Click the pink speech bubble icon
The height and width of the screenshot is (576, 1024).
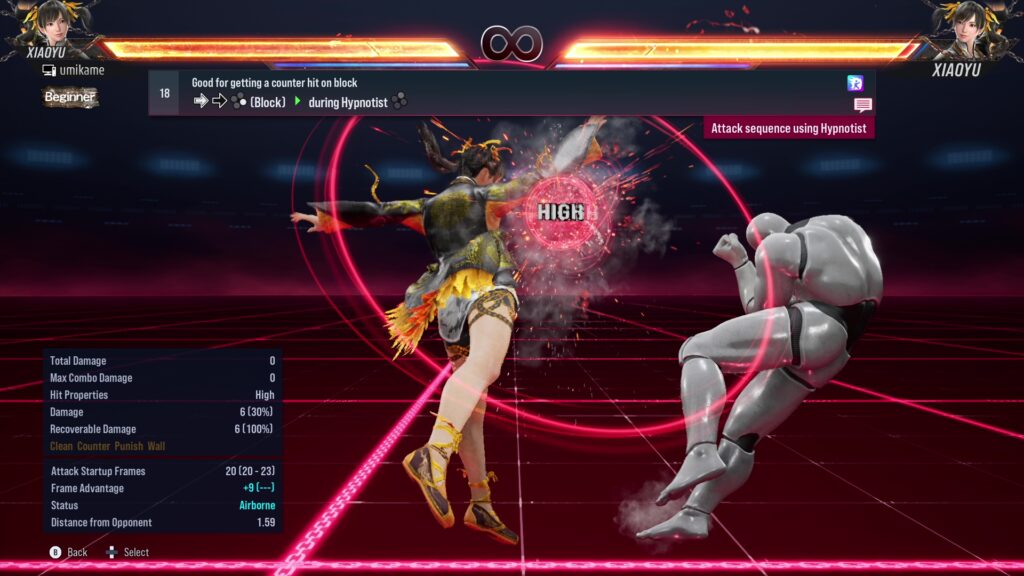[x=863, y=105]
